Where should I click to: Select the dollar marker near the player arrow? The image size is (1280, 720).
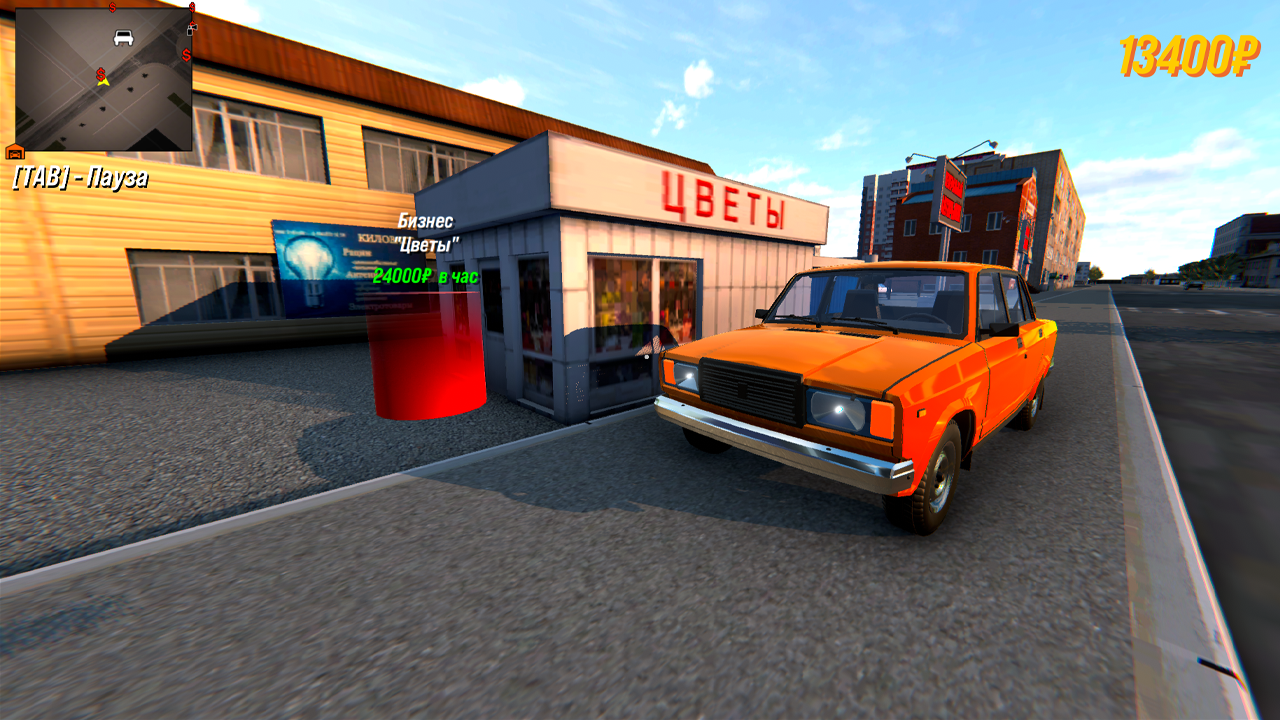pyautogui.click(x=100, y=73)
